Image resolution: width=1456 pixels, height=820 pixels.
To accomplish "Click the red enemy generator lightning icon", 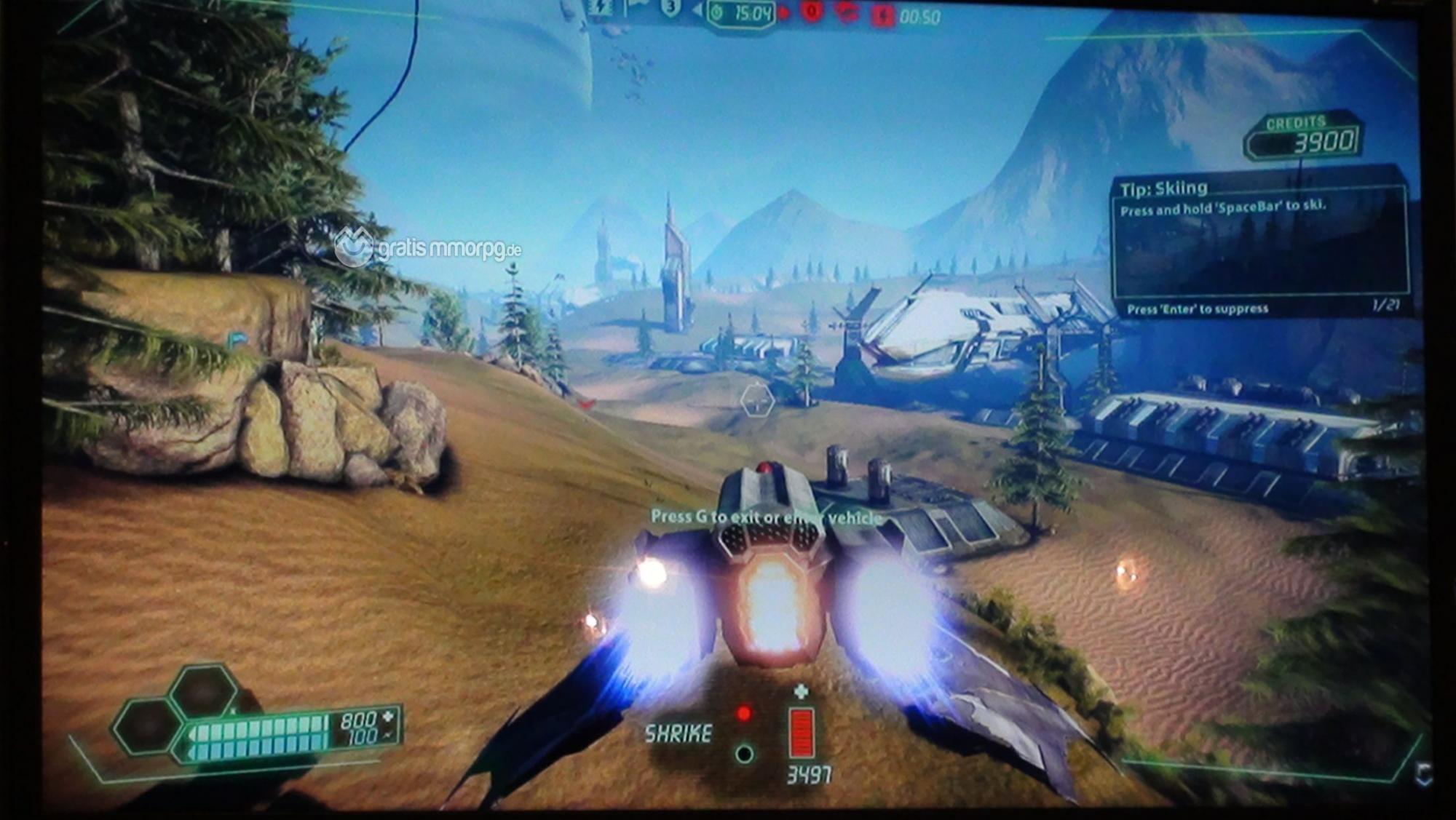I will (882, 16).
